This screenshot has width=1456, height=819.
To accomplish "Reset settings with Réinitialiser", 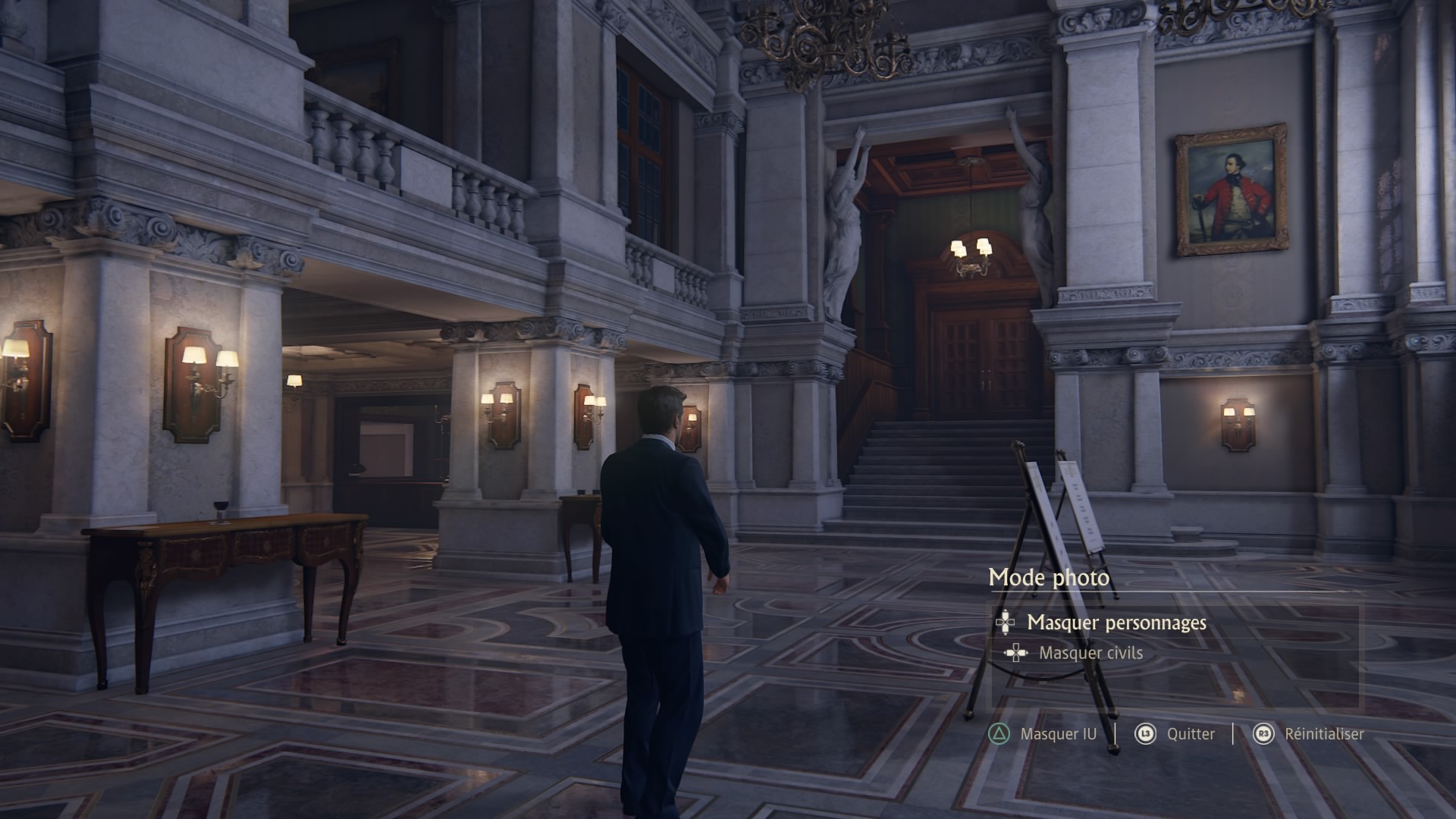I will coord(1323,734).
